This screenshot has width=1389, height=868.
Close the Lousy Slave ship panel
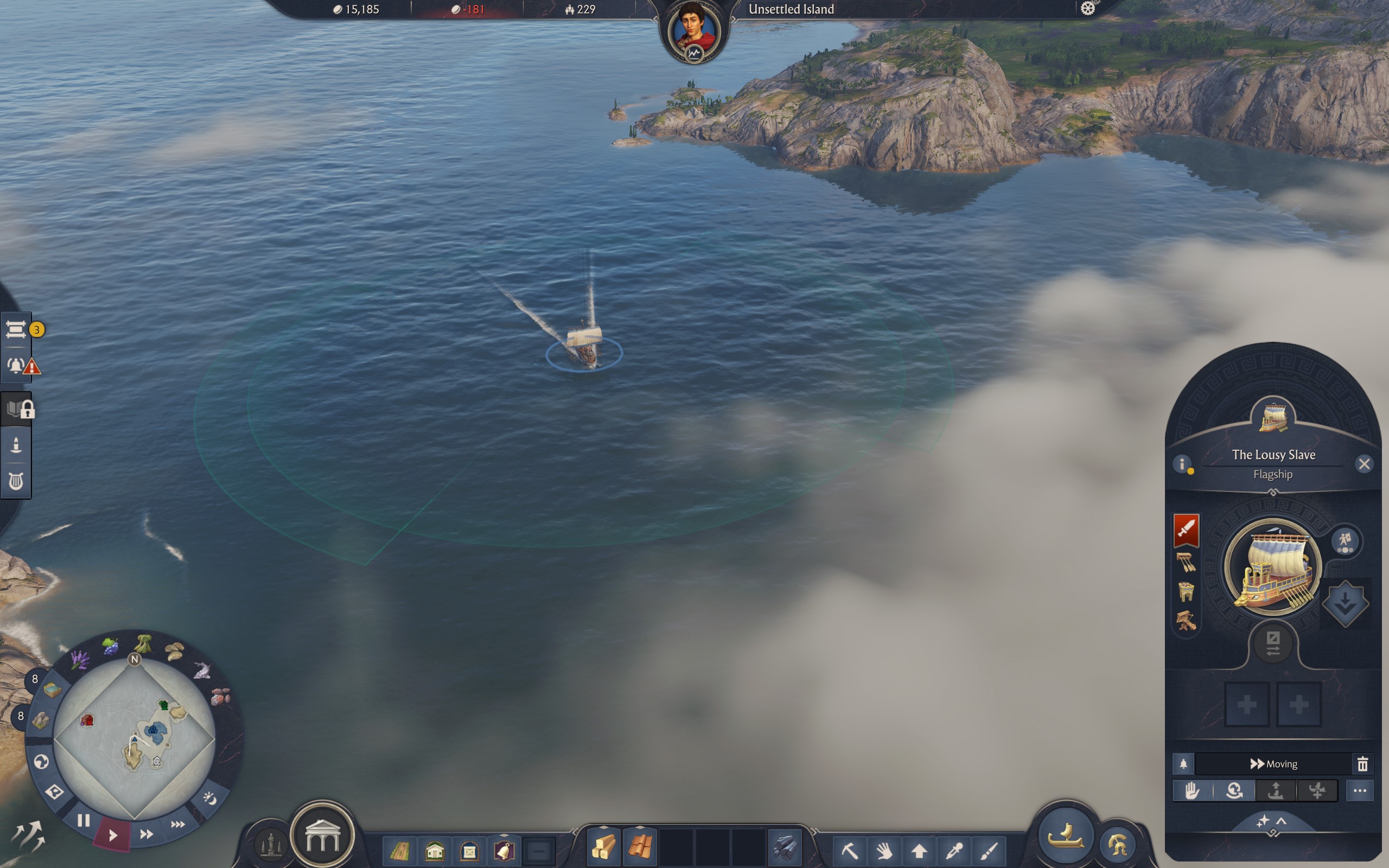tap(1363, 464)
